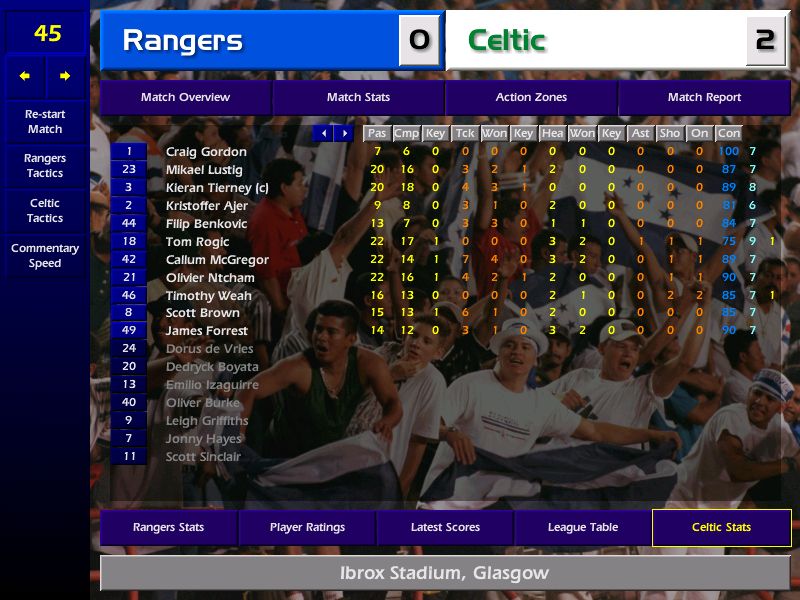The image size is (800, 600).
Task: Click the yellow right arrow button
Action: (65, 76)
